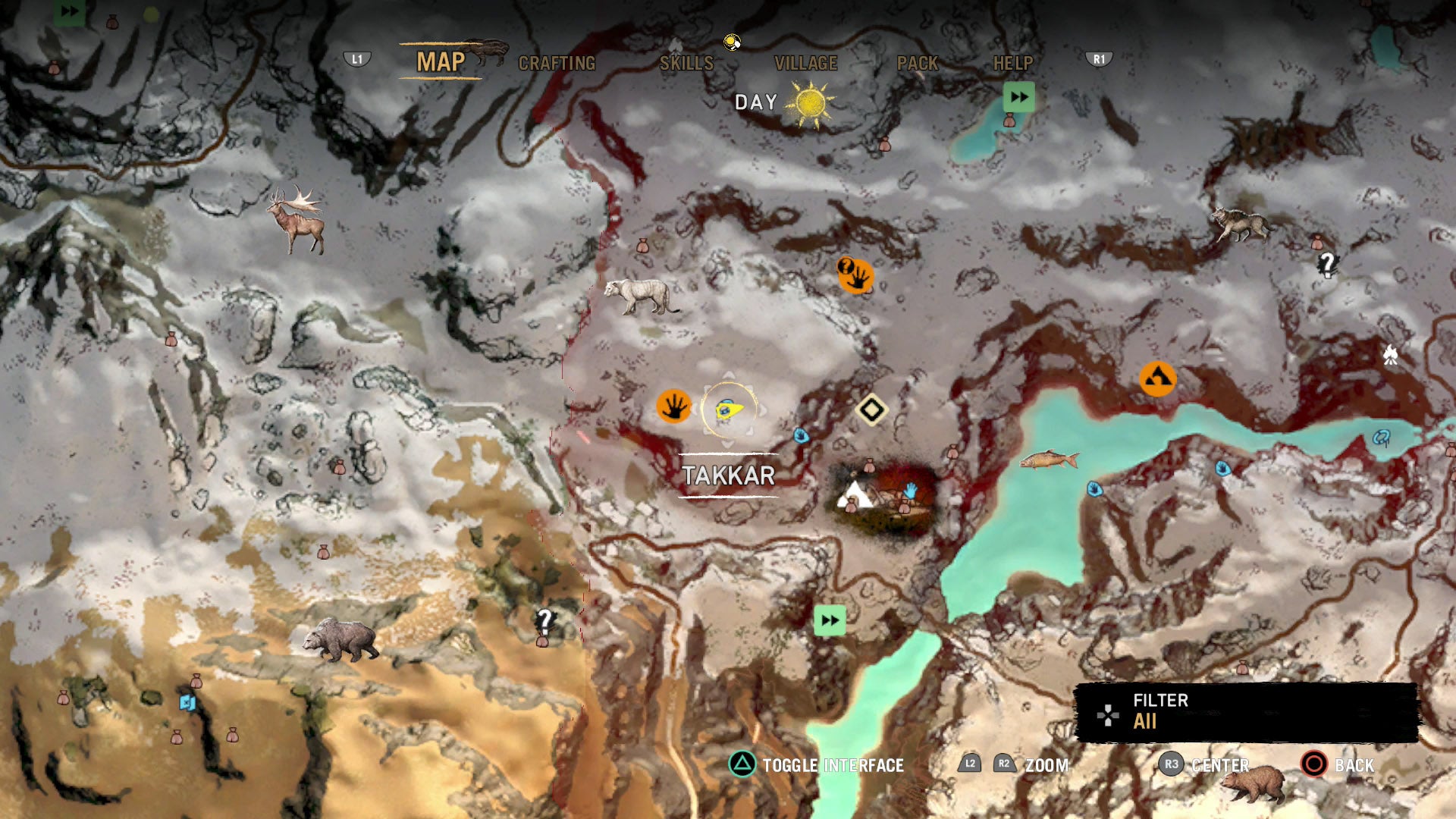Open the Skills tab
This screenshot has height=819, width=1456.
click(686, 64)
